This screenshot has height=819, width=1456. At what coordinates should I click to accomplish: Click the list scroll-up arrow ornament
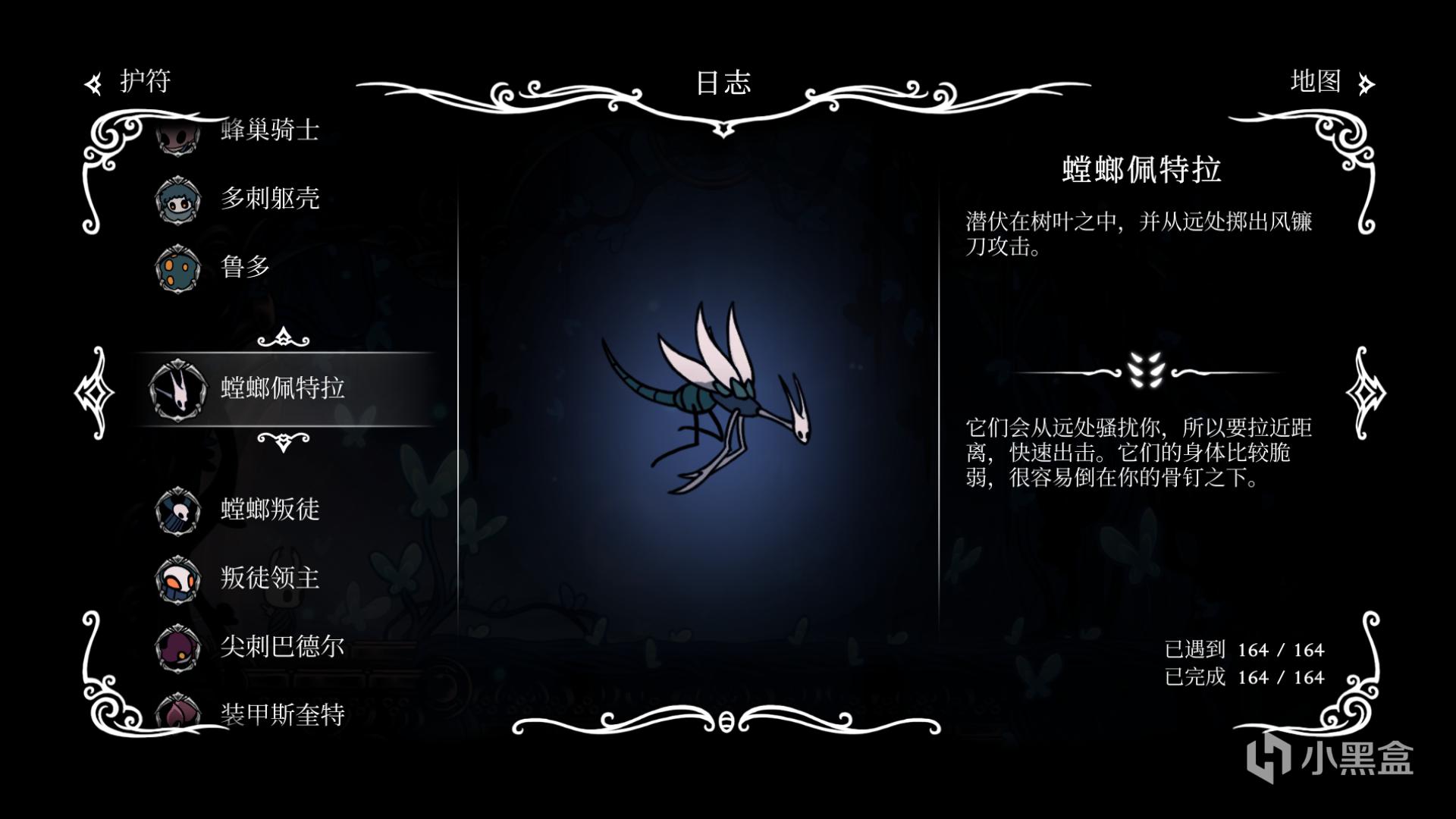tap(284, 337)
